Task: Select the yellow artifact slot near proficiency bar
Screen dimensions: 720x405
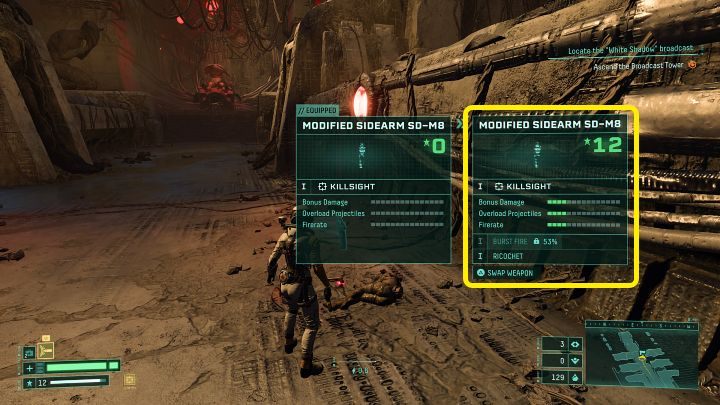Action: click(x=129, y=379)
